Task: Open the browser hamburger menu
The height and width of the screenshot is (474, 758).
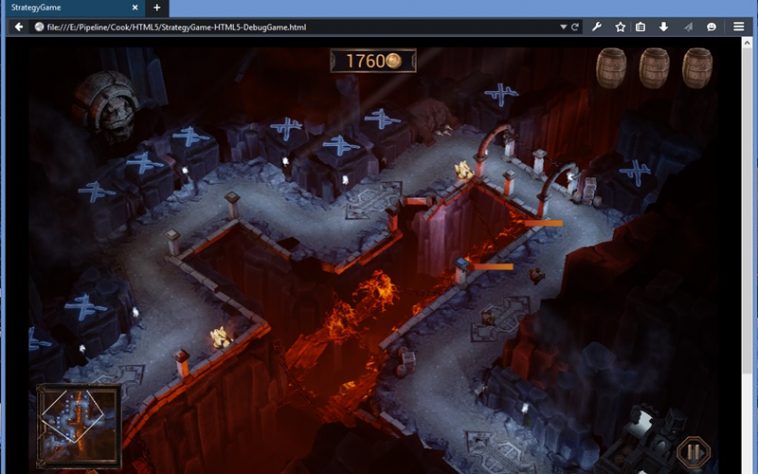Action: (739, 27)
